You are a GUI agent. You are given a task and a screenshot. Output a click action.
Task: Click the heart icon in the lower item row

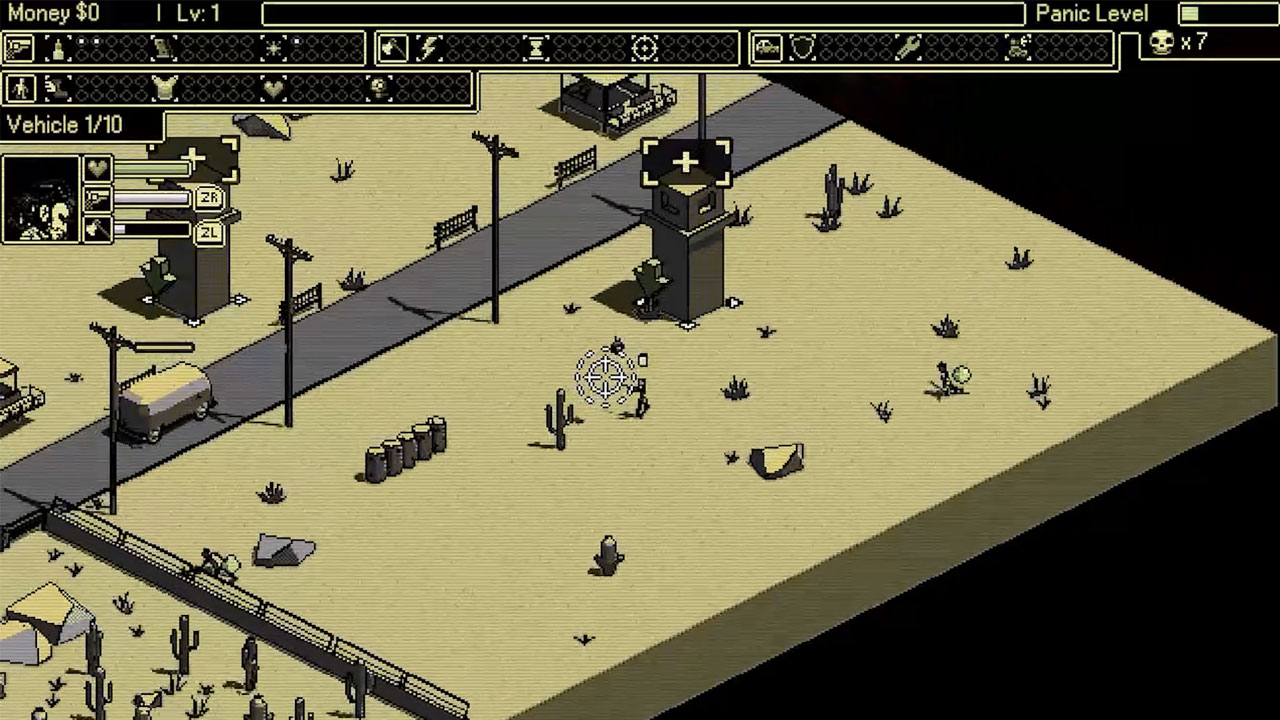click(x=274, y=88)
